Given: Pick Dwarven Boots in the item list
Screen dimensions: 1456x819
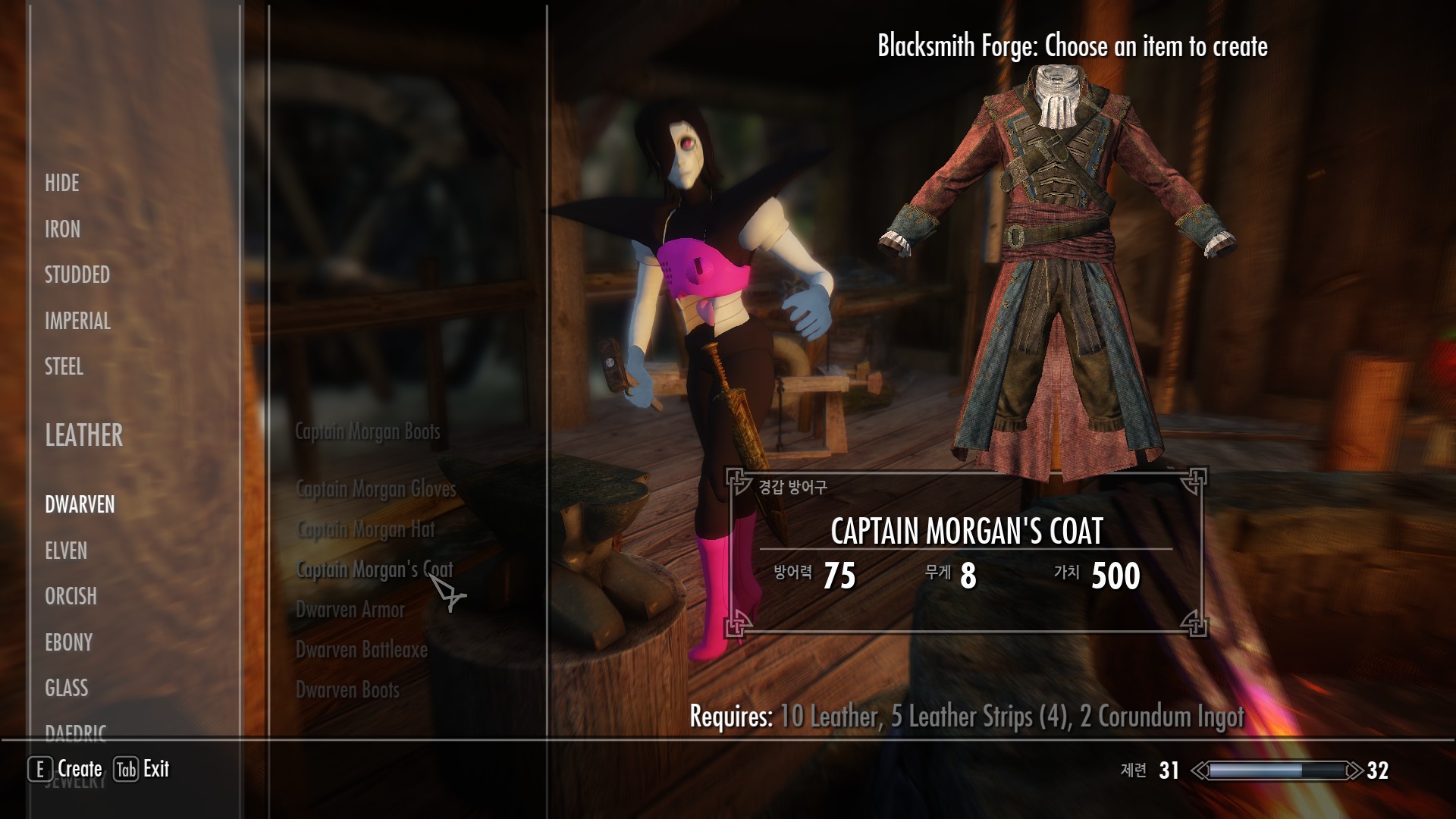Looking at the screenshot, I should pos(347,690).
